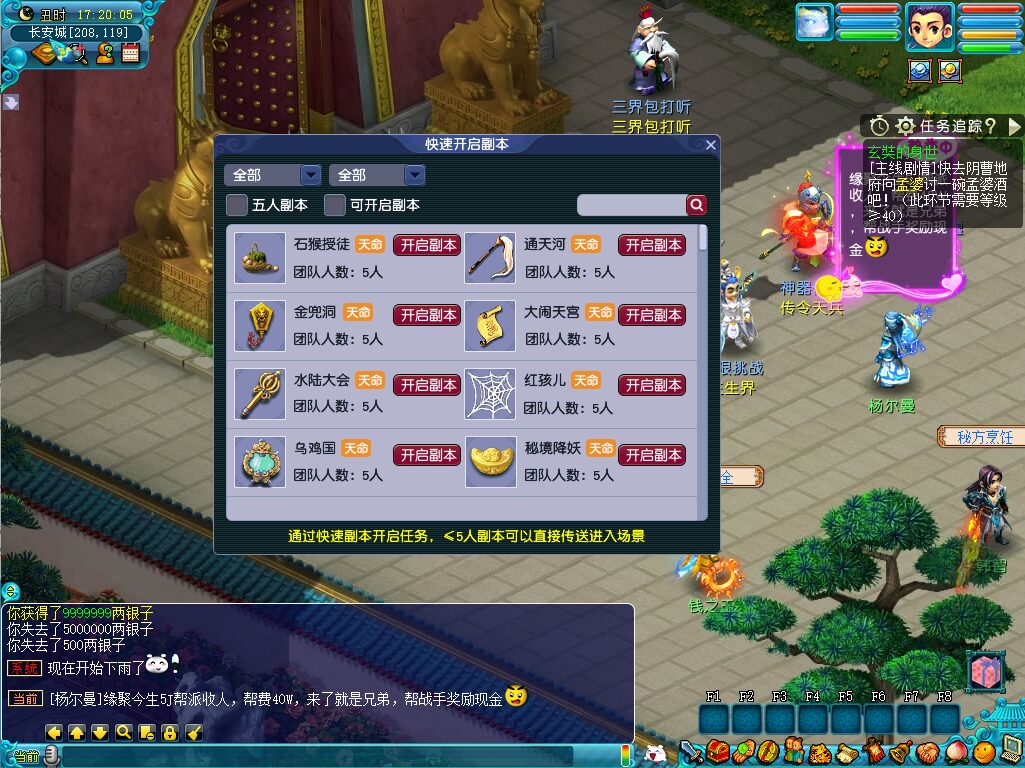Toggle the 五人副本 checkbox
Viewport: 1025px width, 768px height.
tap(237, 205)
